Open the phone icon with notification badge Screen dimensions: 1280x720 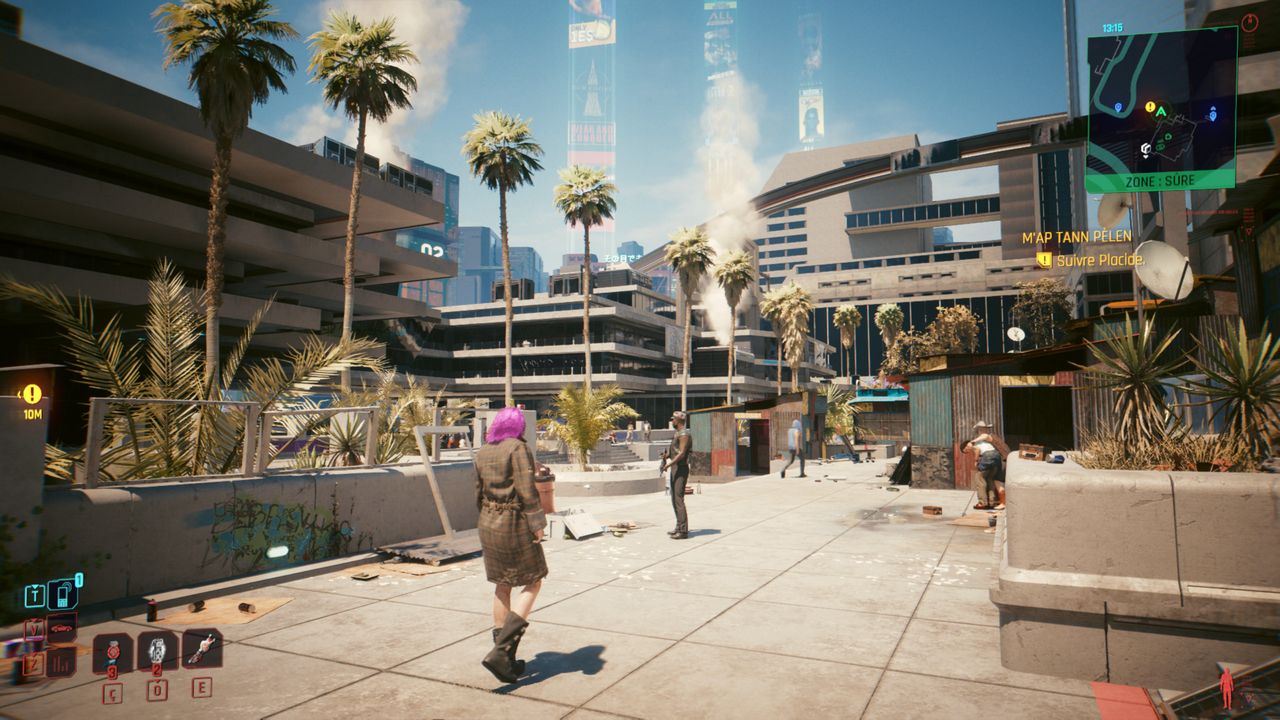click(x=62, y=596)
